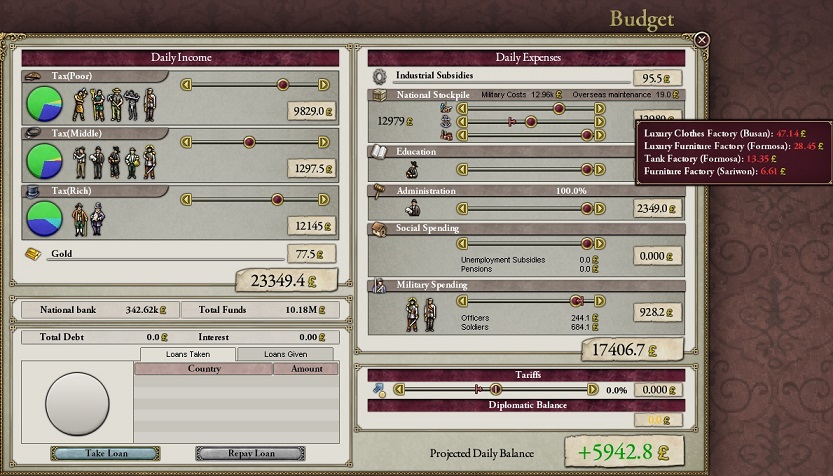Viewport: 833px width, 476px height.
Task: Switch to Loans Given tab
Action: (284, 354)
